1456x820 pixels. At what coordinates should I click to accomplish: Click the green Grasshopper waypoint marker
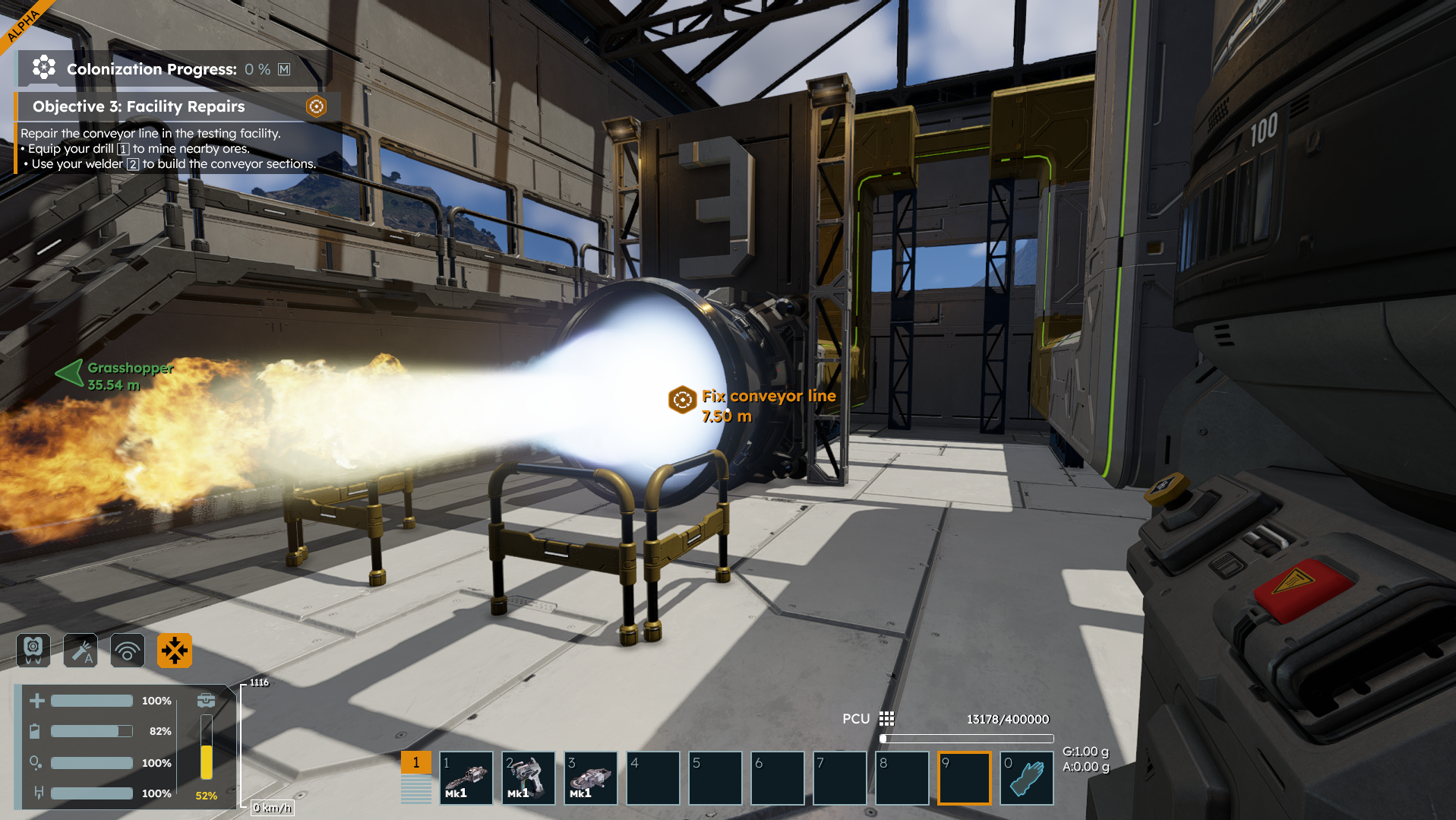pos(70,372)
